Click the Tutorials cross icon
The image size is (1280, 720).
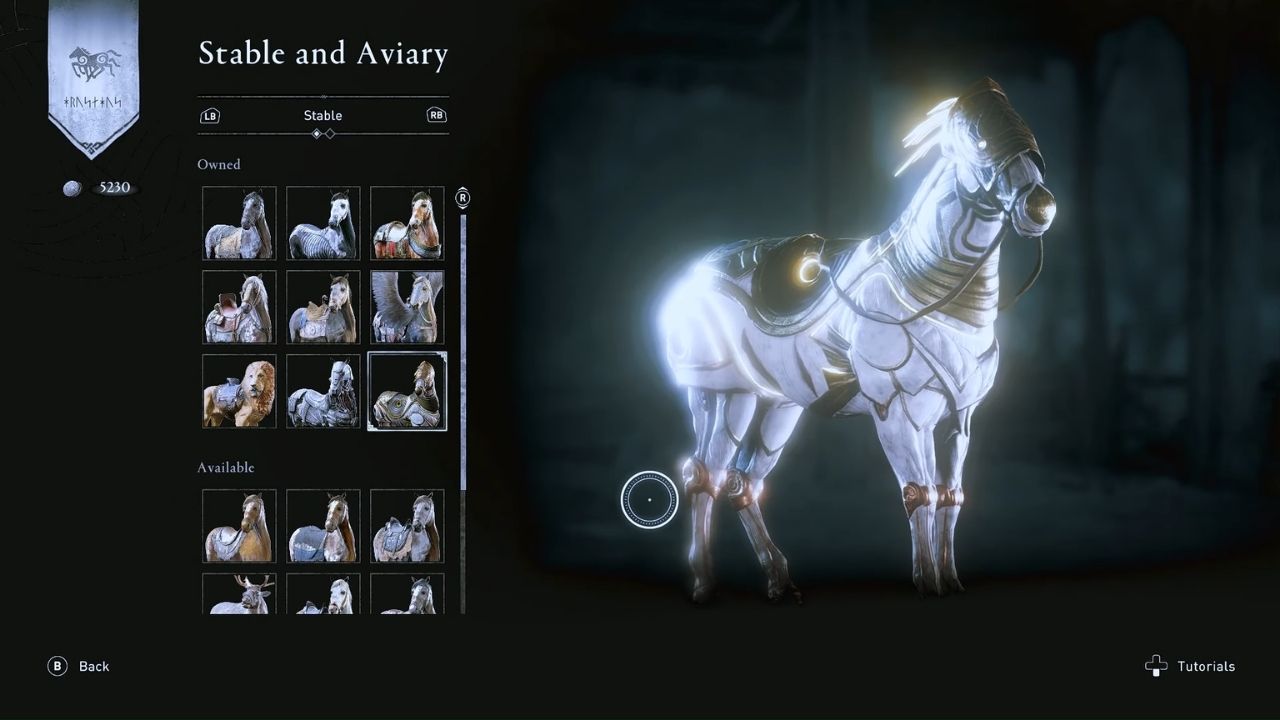point(1156,666)
